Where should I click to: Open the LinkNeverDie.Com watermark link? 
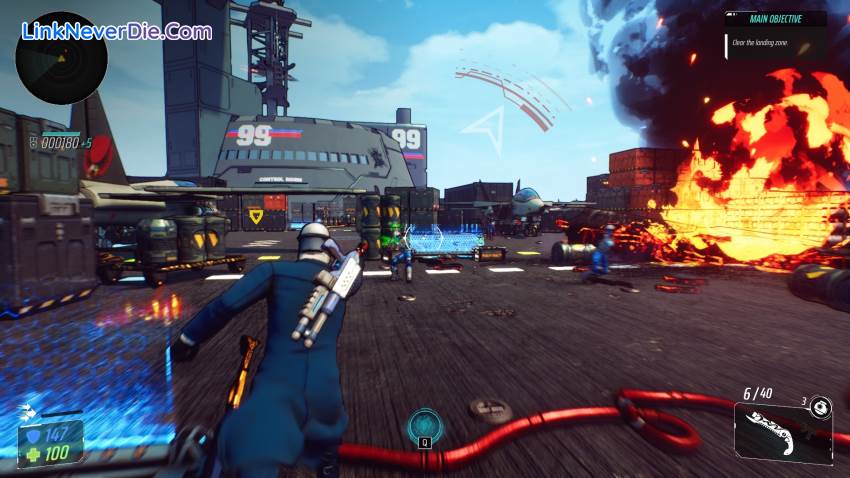click(x=116, y=31)
